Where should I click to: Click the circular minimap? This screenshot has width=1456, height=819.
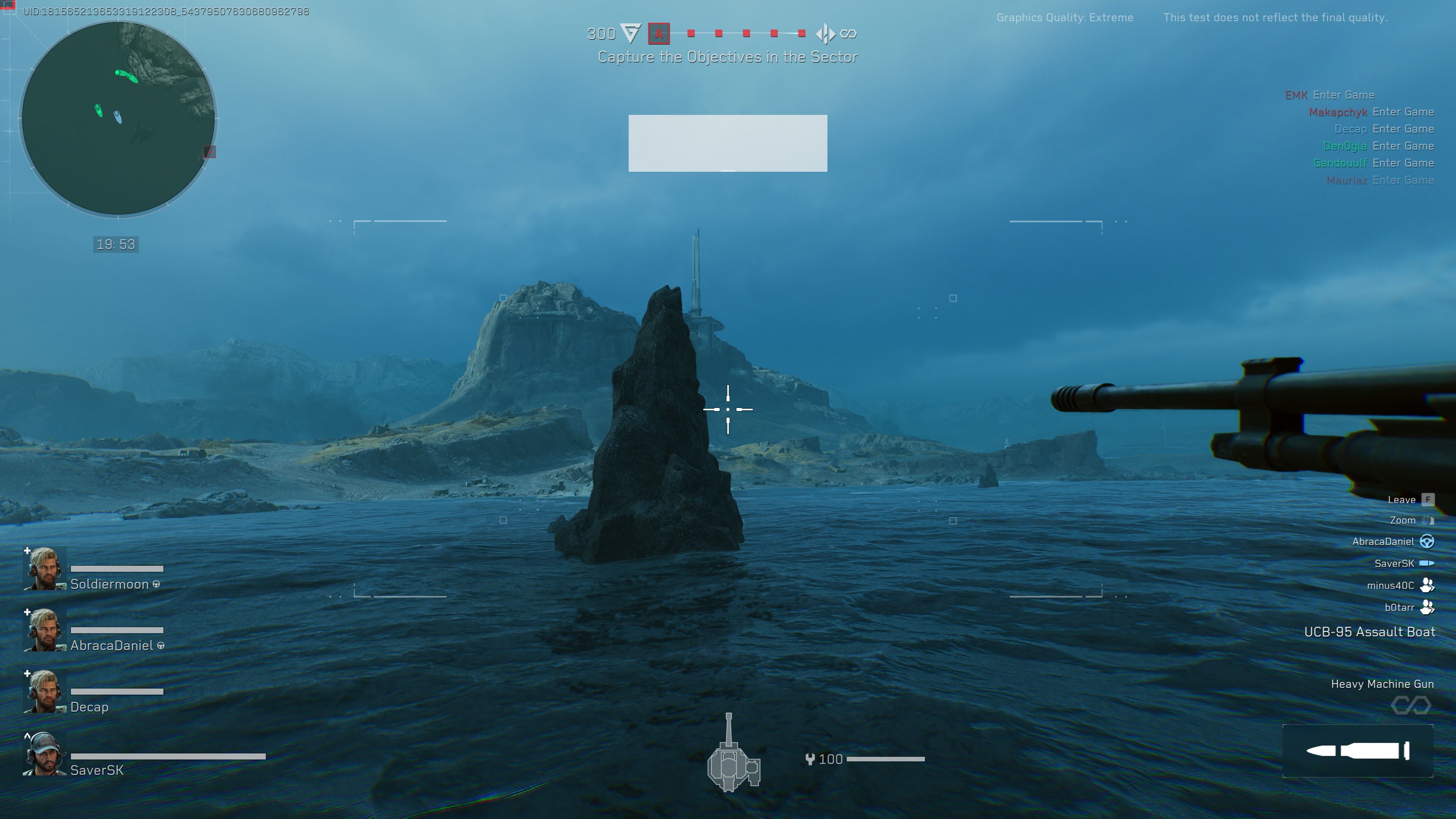pos(118,119)
